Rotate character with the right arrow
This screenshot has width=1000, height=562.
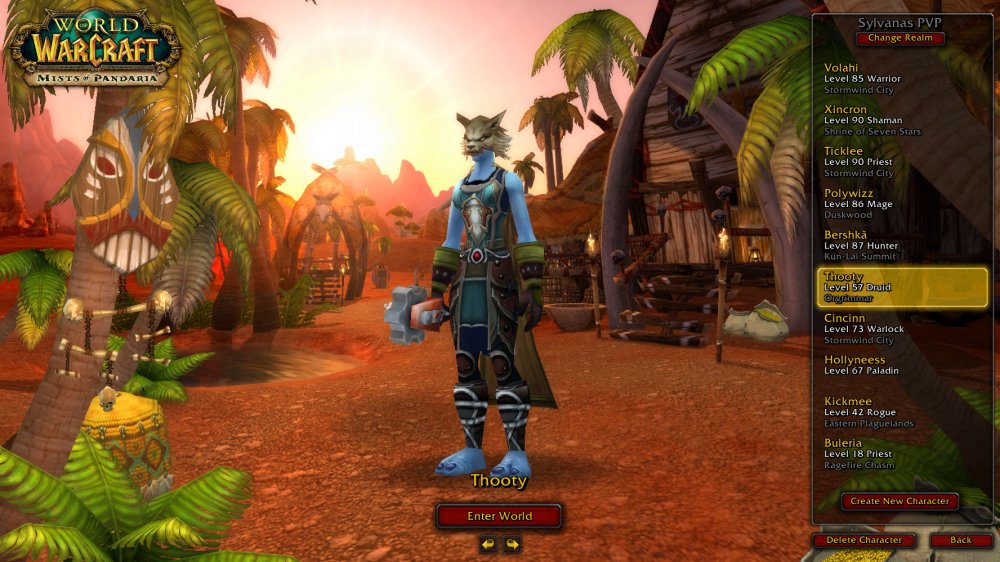(x=512, y=544)
